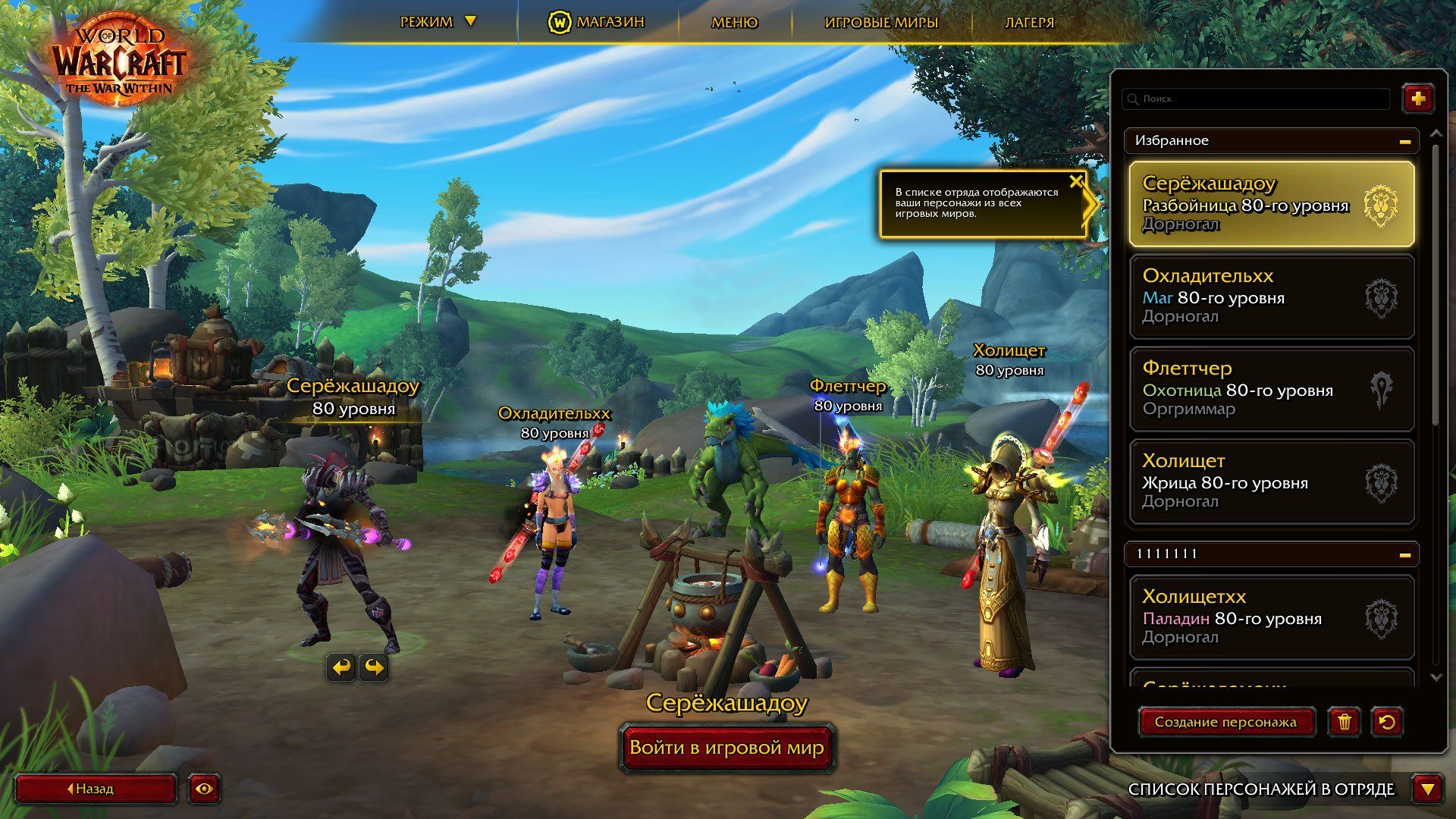Close the warband list tooltip
1456x819 pixels.
coord(1075,181)
